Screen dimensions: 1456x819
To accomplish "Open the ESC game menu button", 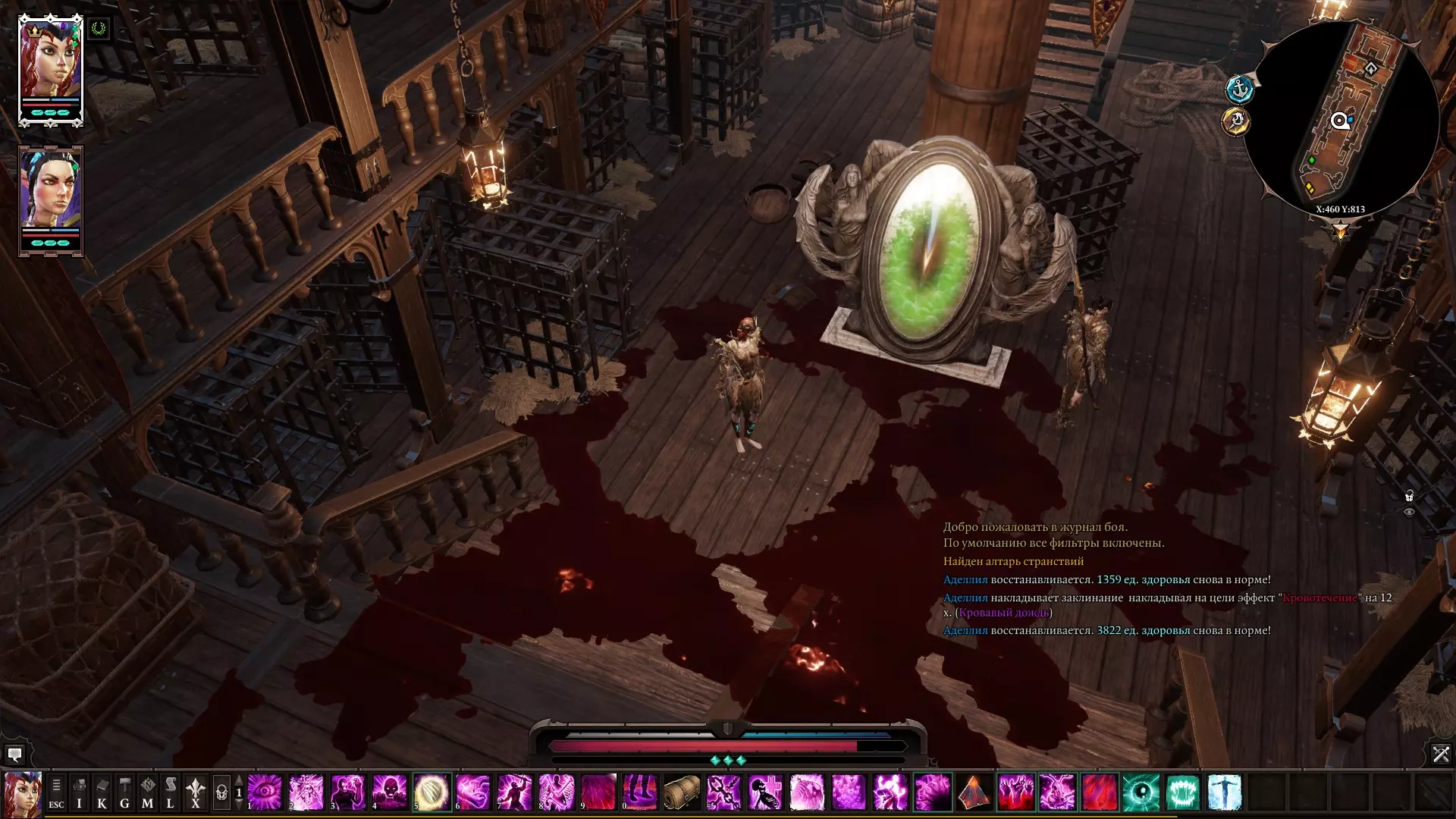I will coord(56,793).
